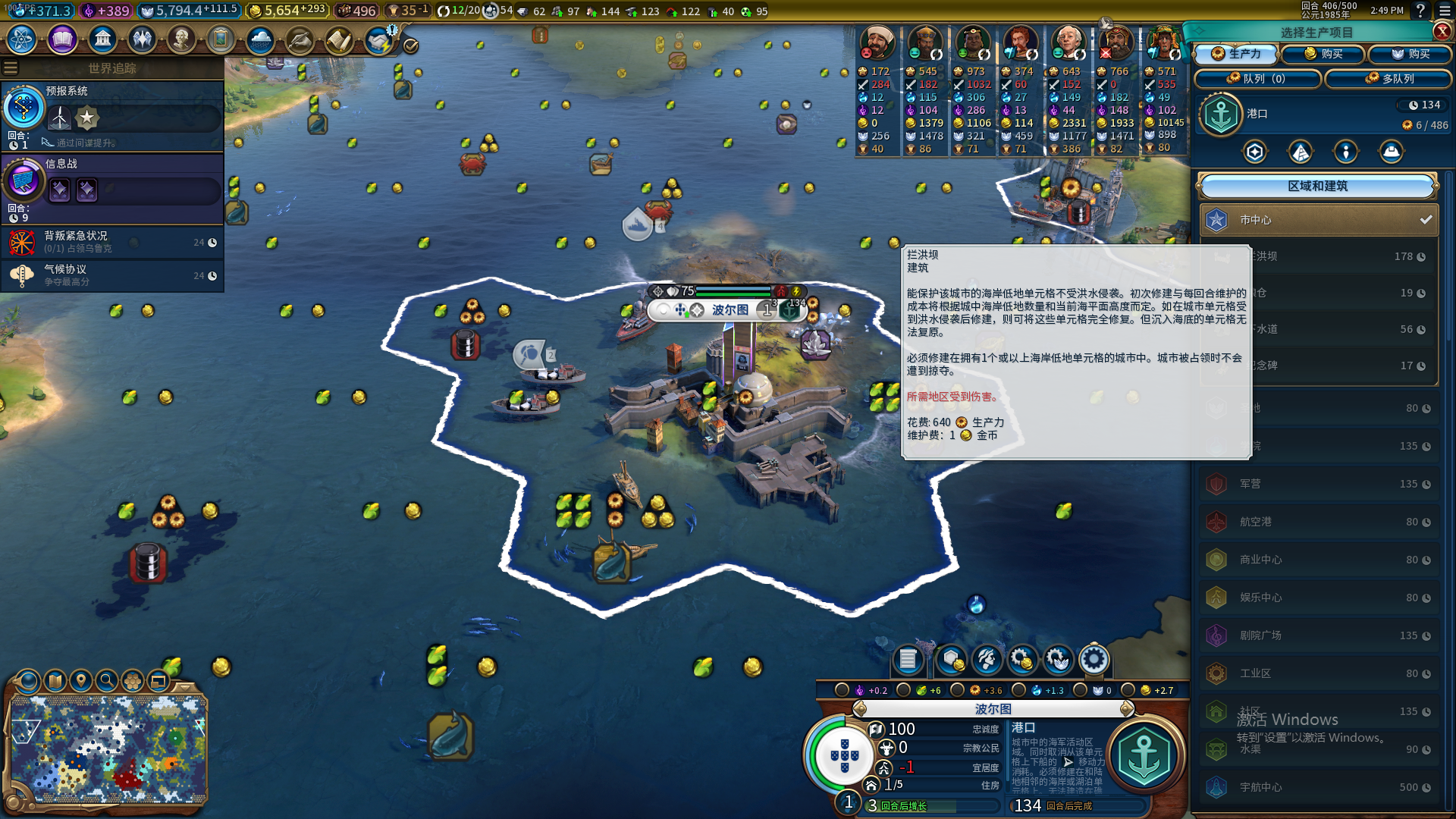The height and width of the screenshot is (819, 1456).
Task: Open the gold coin 购买 purchase tab
Action: (x=1323, y=54)
